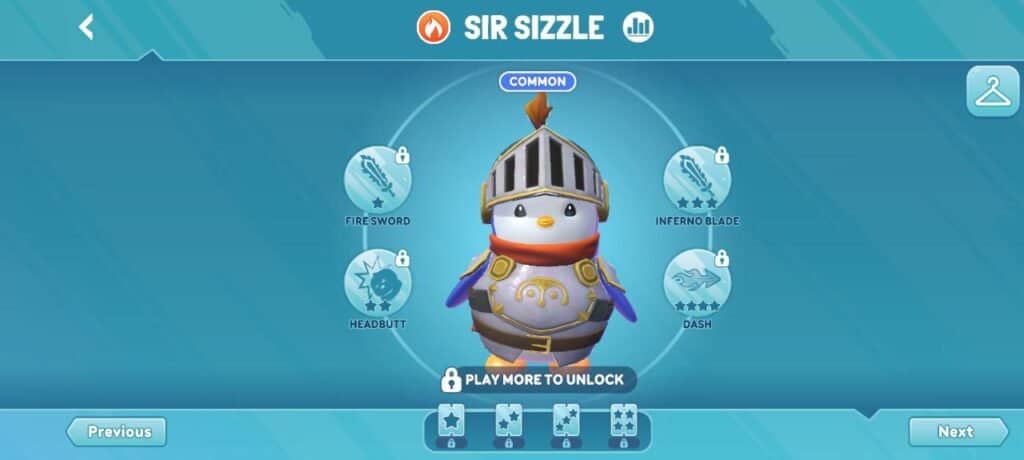The image size is (1024, 460).
Task: Tap the fire element icon
Action: (x=434, y=27)
